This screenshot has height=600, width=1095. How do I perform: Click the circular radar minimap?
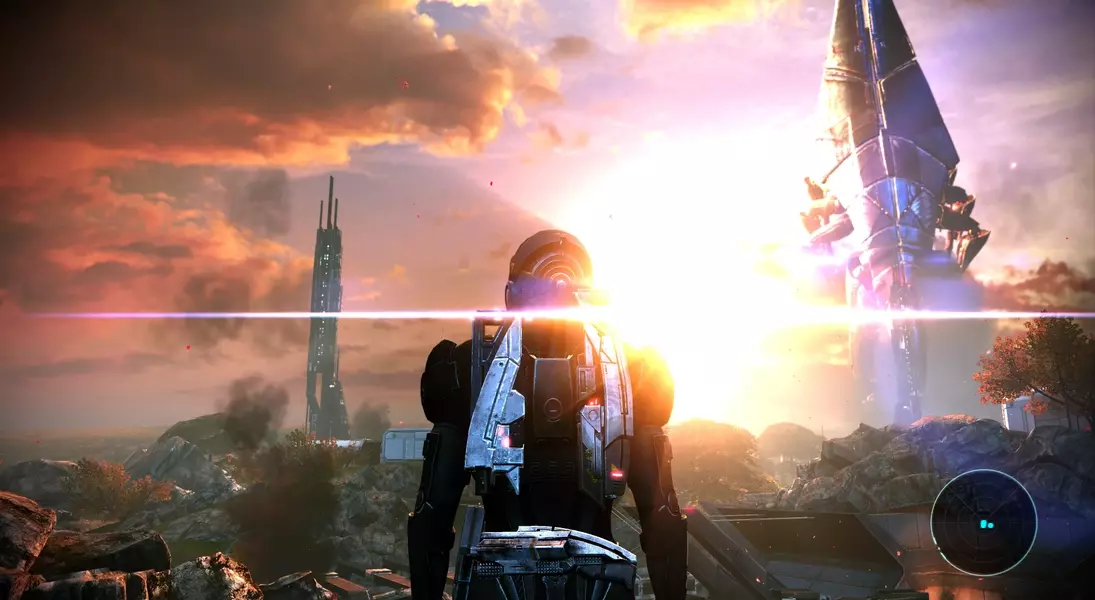click(x=983, y=523)
